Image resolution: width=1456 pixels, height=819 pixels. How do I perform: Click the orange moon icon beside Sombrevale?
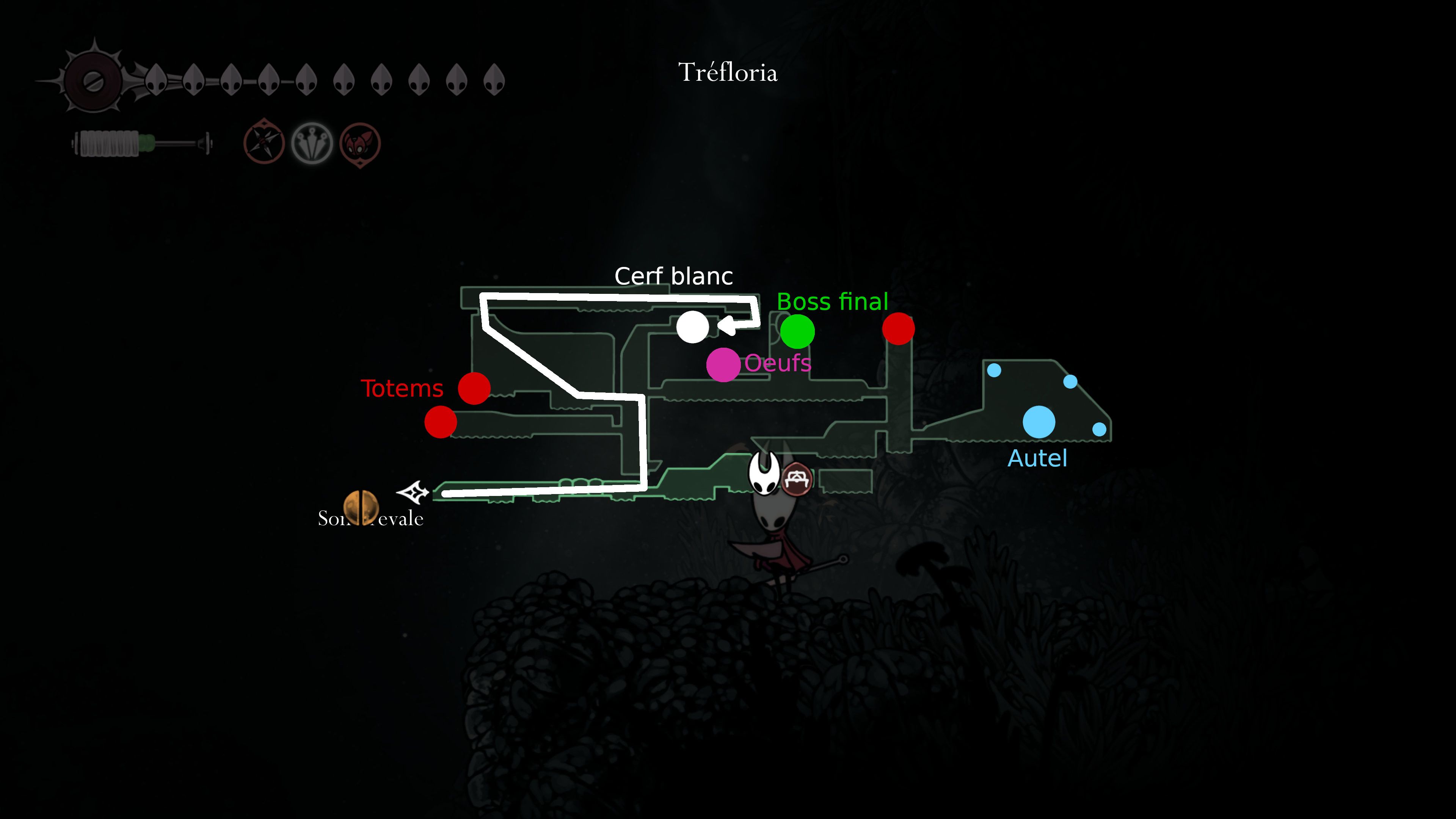click(x=362, y=508)
